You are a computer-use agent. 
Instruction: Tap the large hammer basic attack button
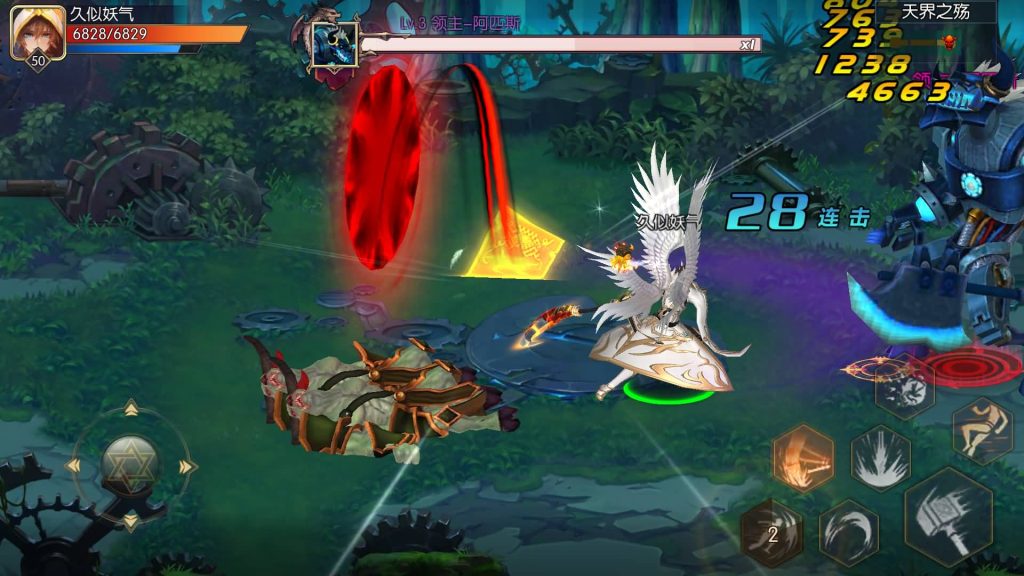point(948,517)
